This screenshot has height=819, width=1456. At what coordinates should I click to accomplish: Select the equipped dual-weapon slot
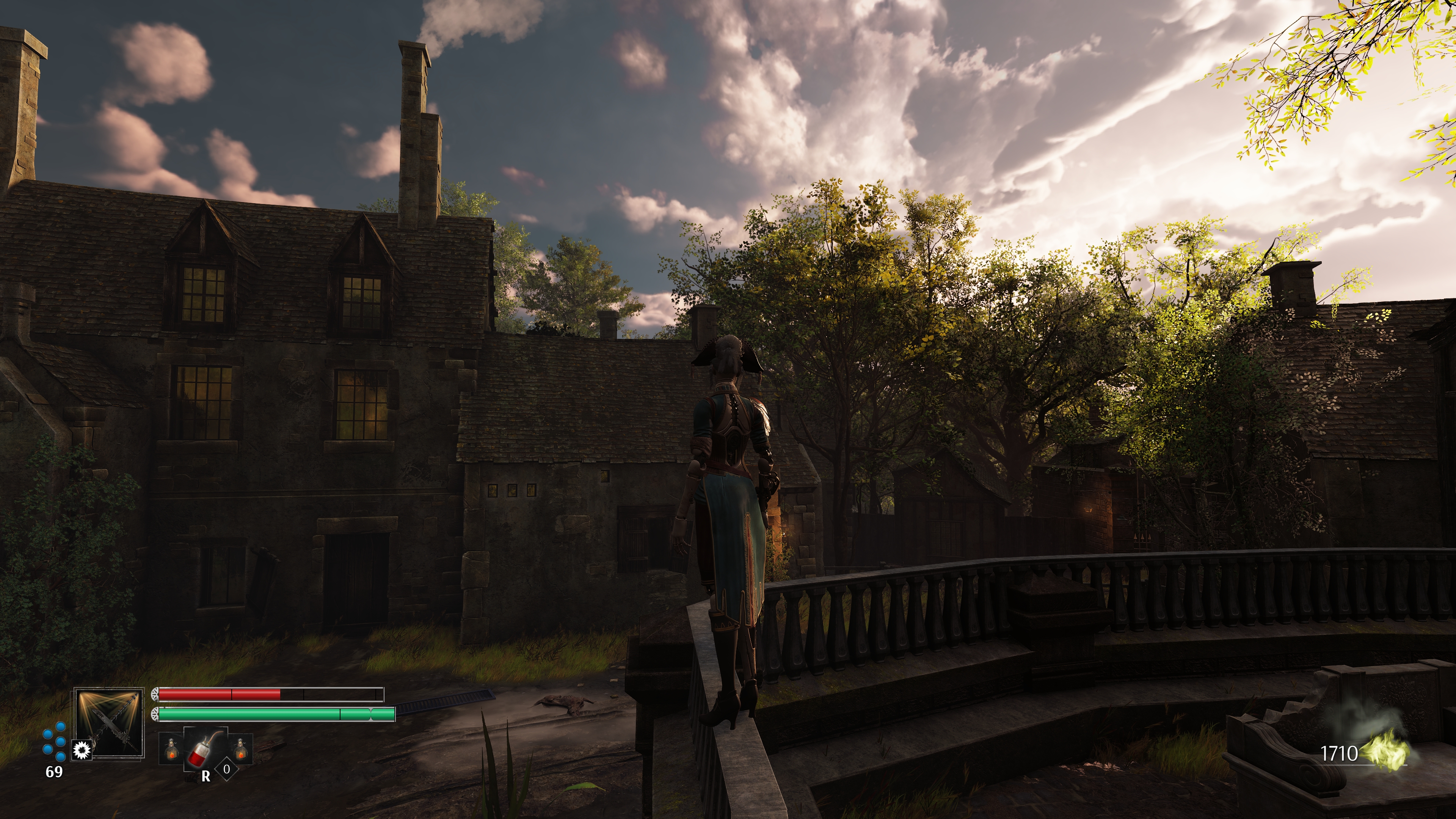point(110,723)
